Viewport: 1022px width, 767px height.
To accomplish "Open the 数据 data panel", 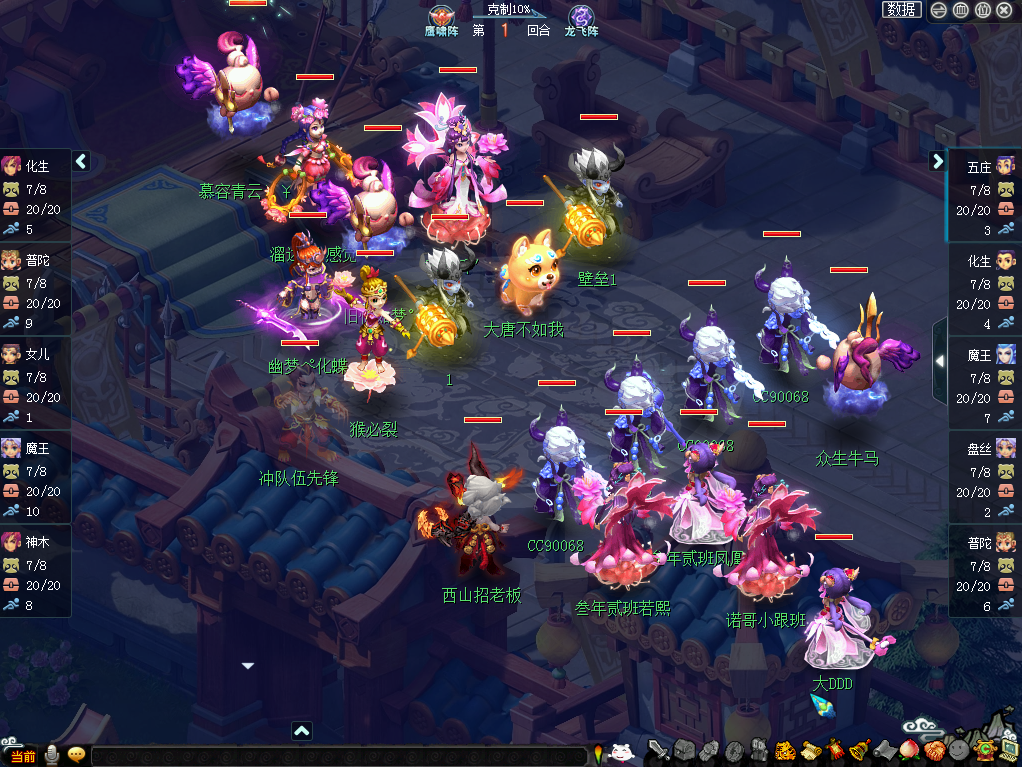I will tap(902, 10).
